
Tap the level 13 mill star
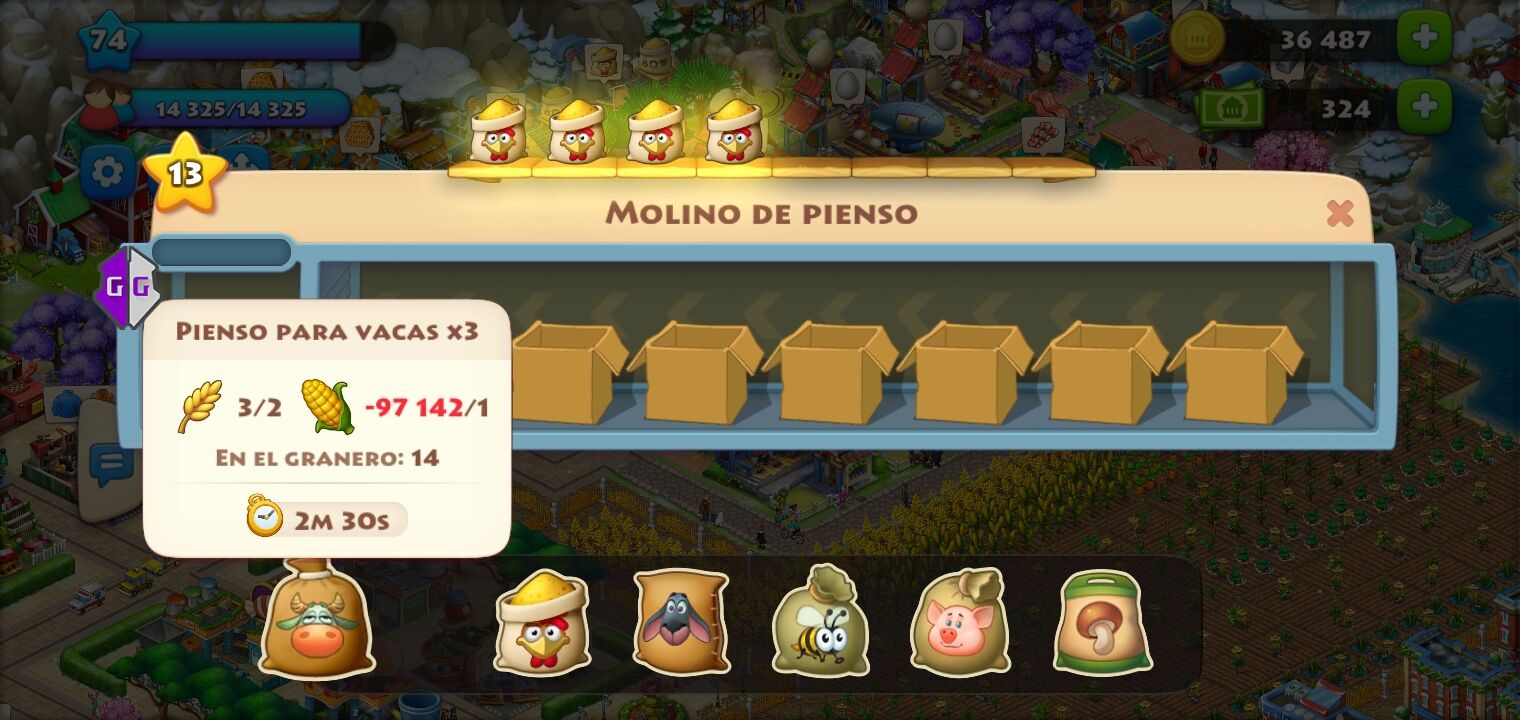(x=184, y=174)
